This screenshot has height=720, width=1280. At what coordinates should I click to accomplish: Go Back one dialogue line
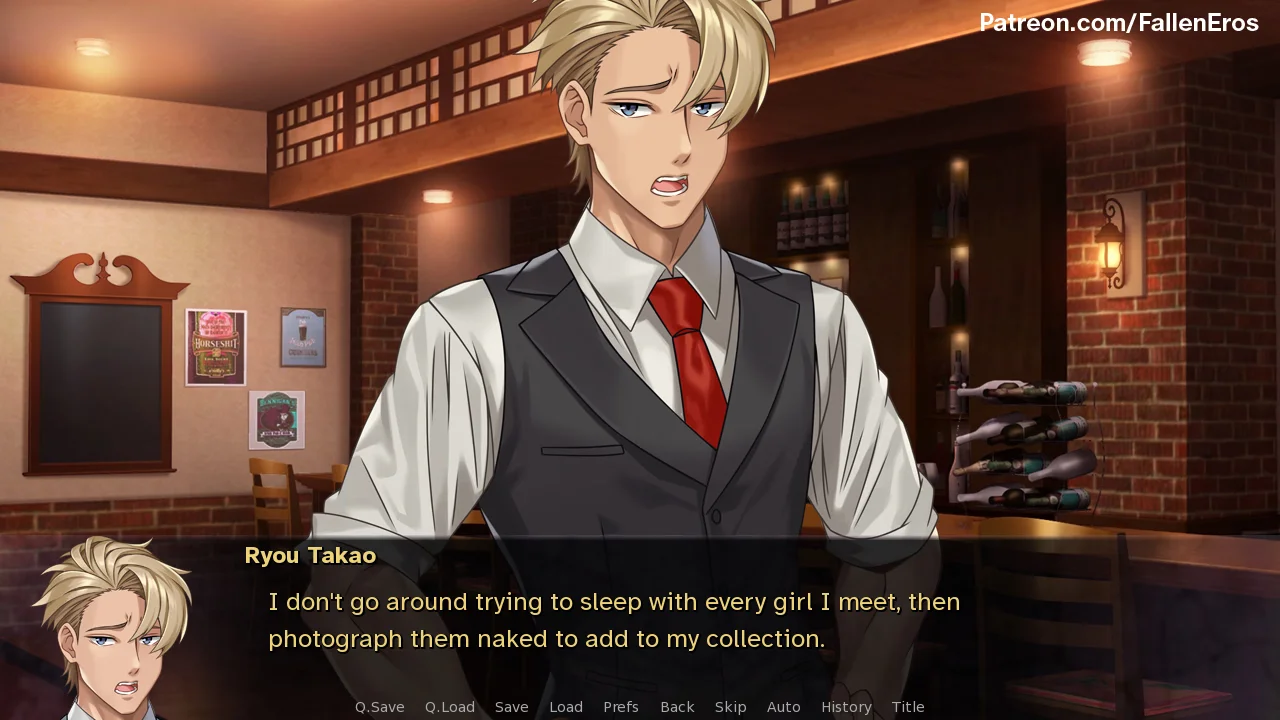pos(677,707)
